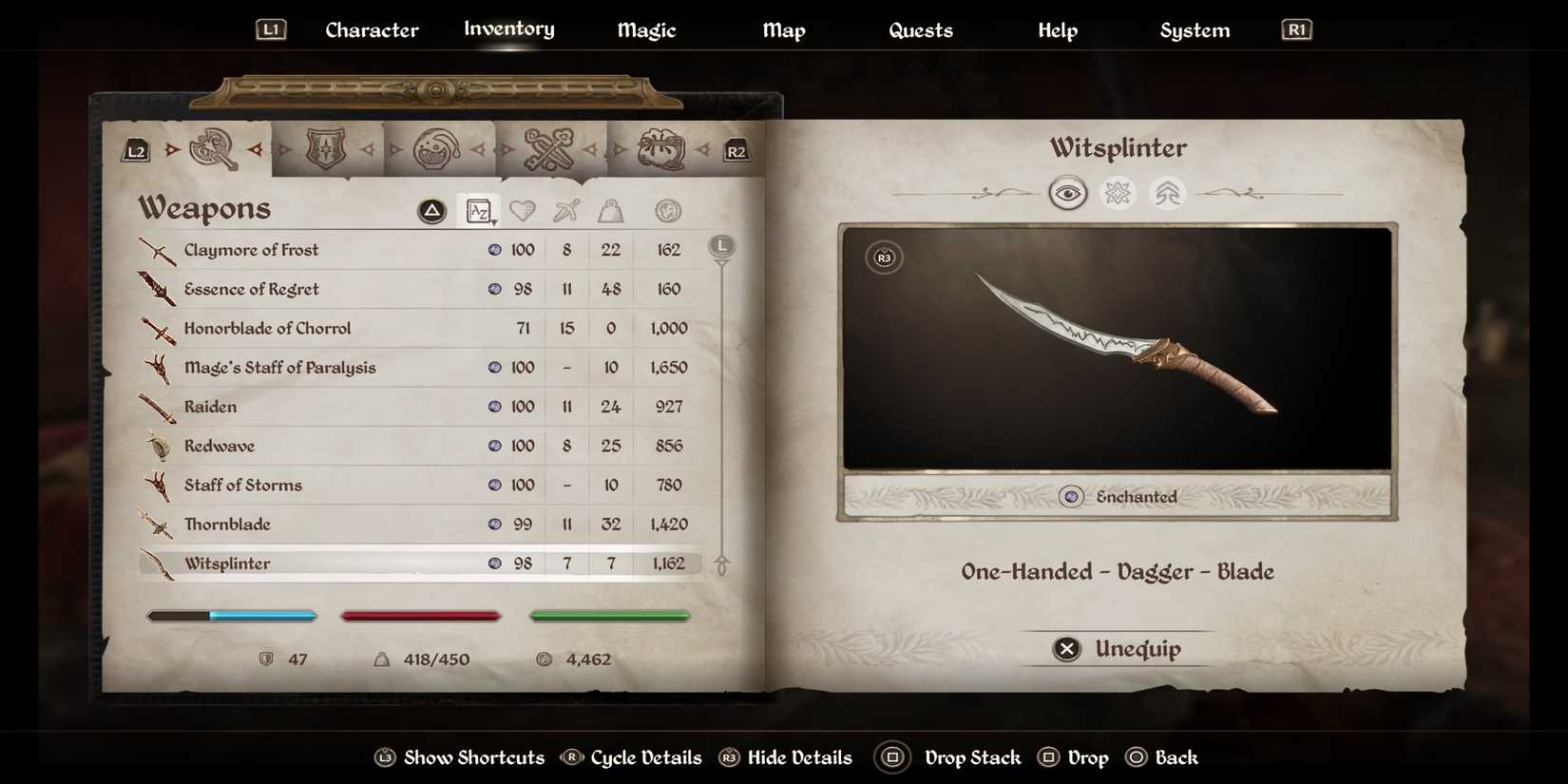The image size is (1568, 784).
Task: Open the triangle filter dropdown next to Weapons
Action: tap(432, 210)
